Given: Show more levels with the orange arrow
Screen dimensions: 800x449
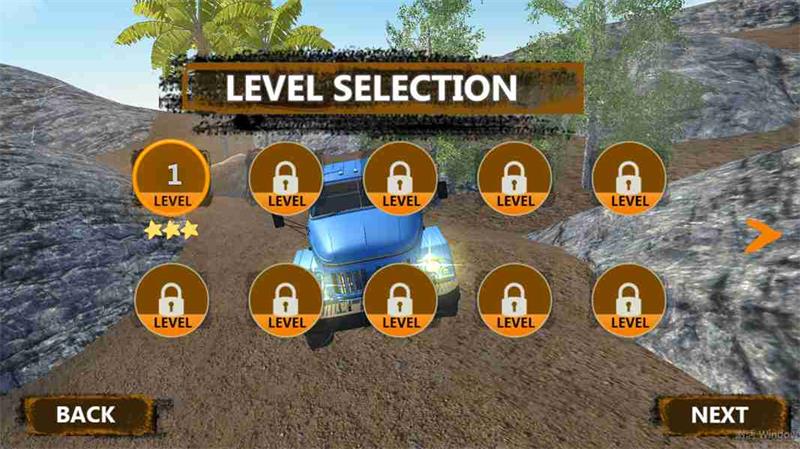Looking at the screenshot, I should coord(762,235).
